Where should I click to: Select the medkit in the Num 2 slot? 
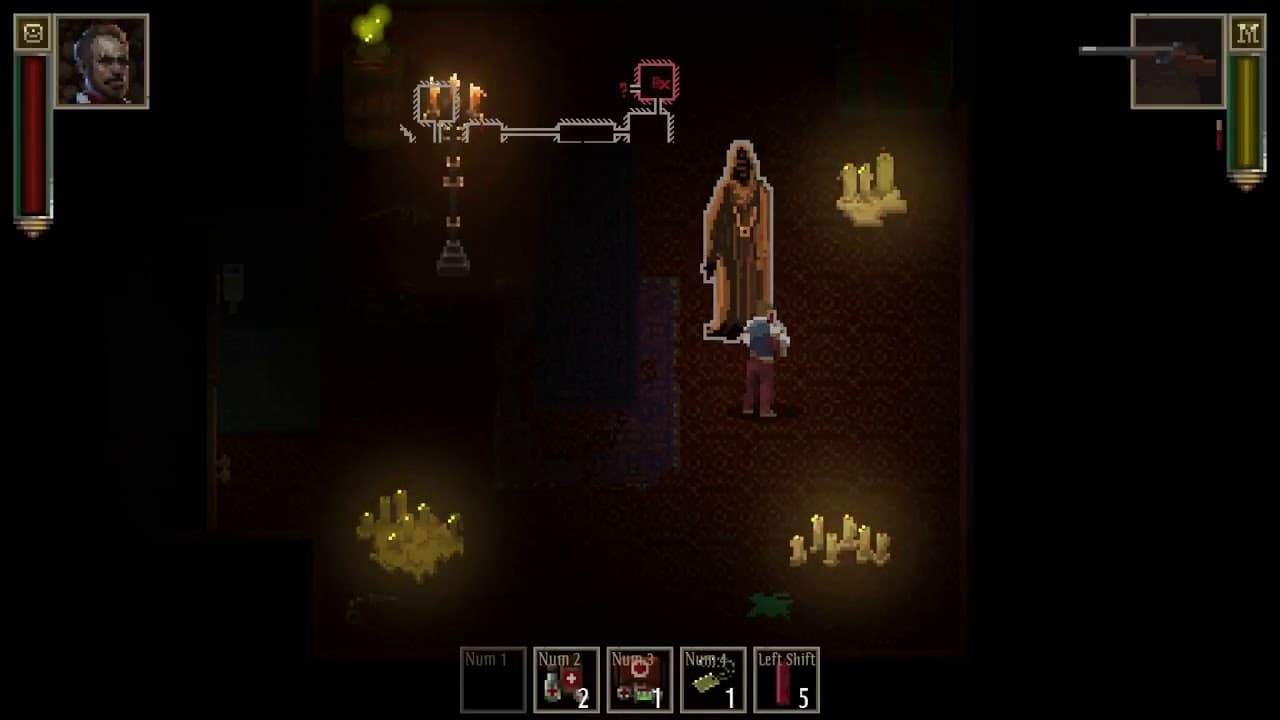pos(566,681)
